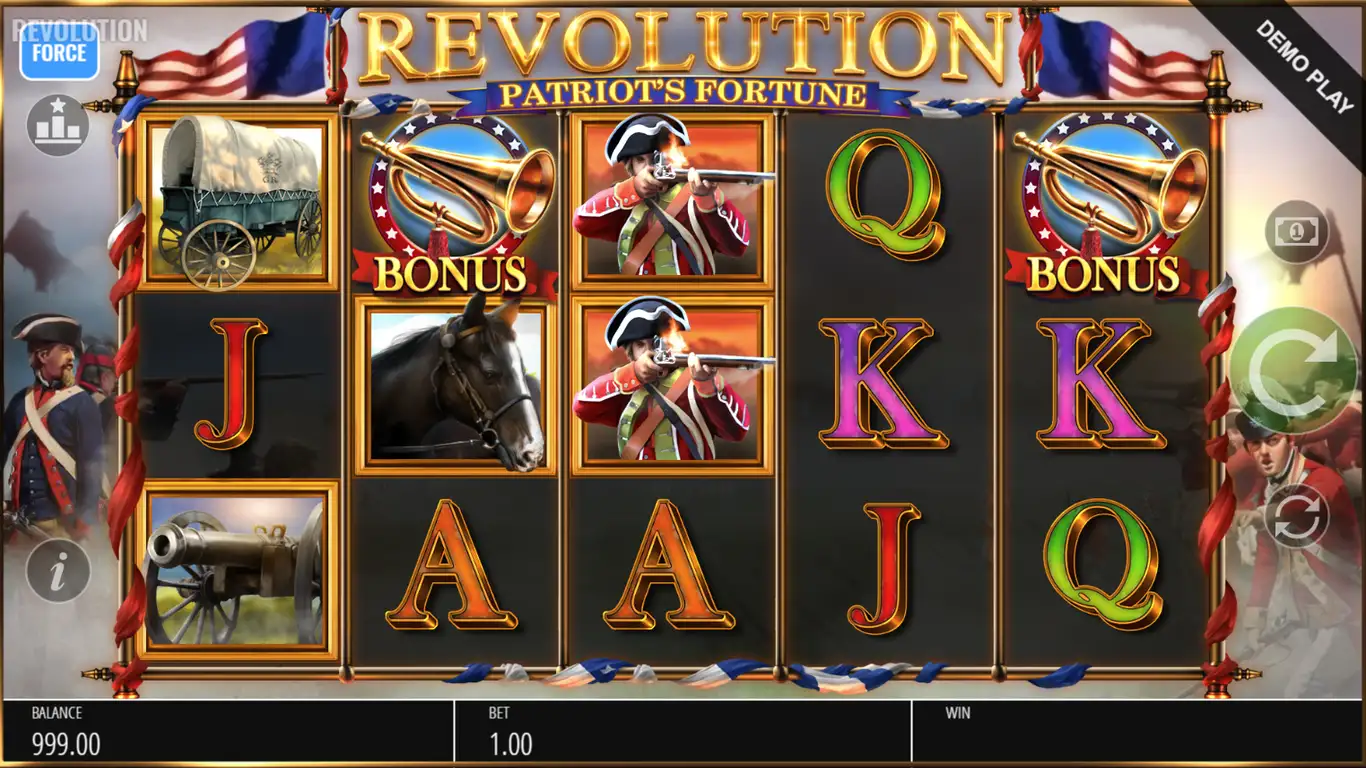Open the podium leaderboard icon
Screen dimensions: 1366x768
click(58, 126)
